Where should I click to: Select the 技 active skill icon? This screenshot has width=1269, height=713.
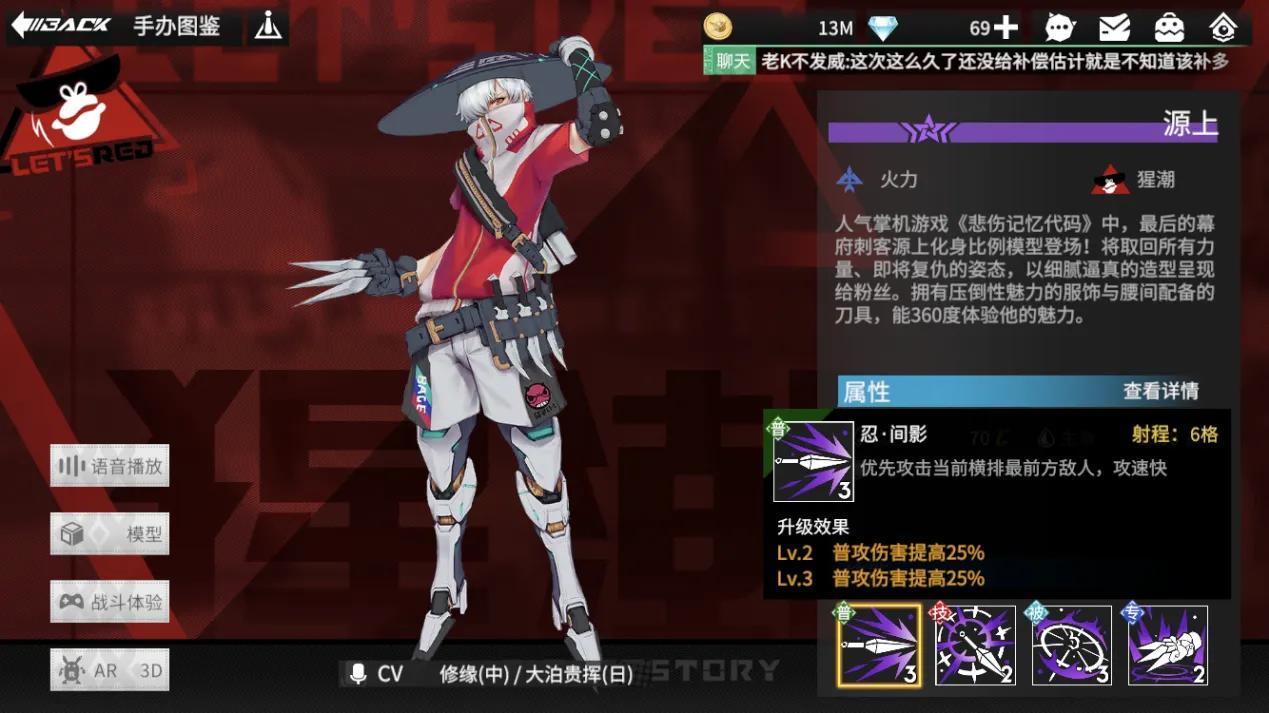975,646
